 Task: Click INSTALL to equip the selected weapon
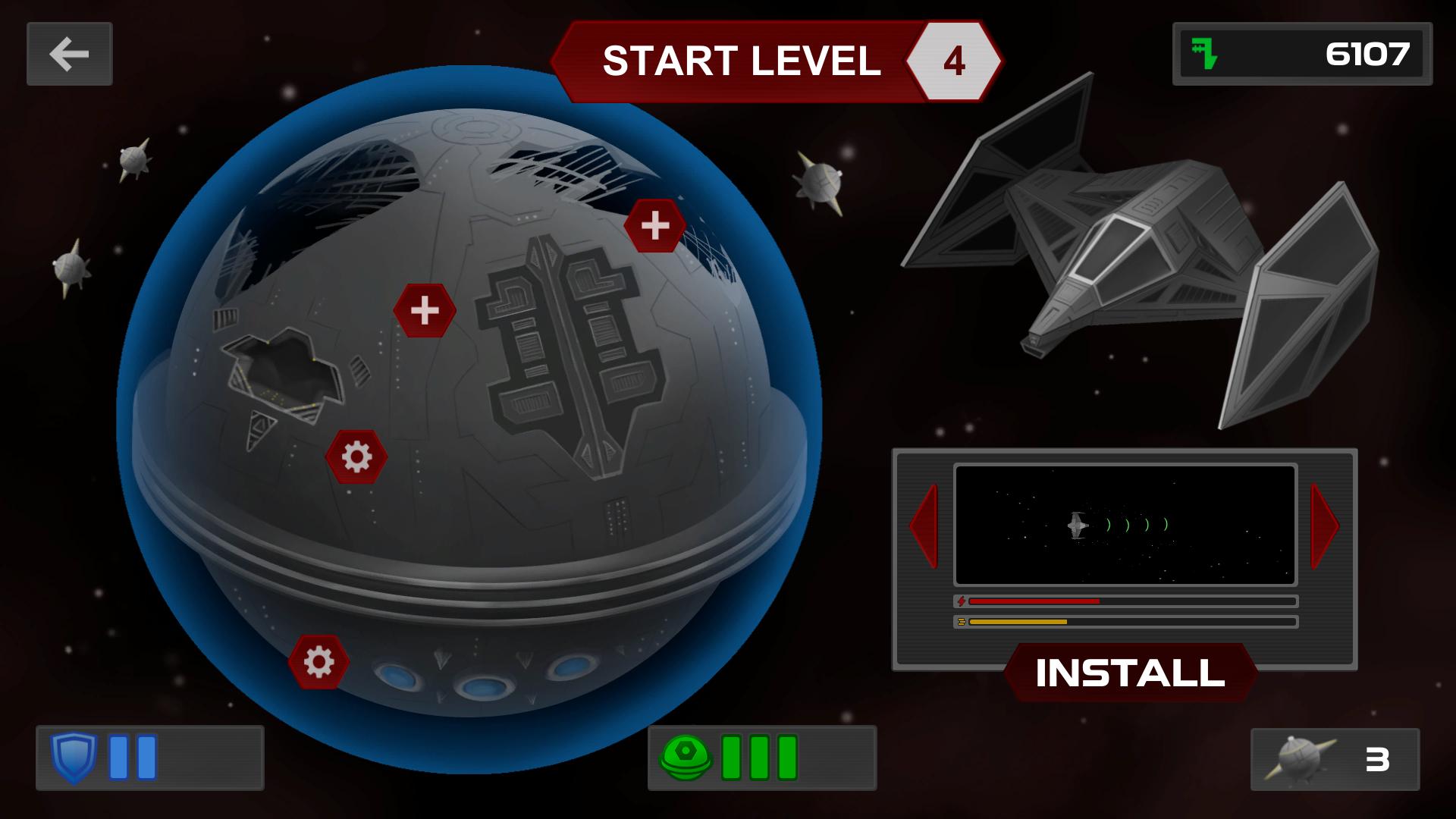point(1131,672)
